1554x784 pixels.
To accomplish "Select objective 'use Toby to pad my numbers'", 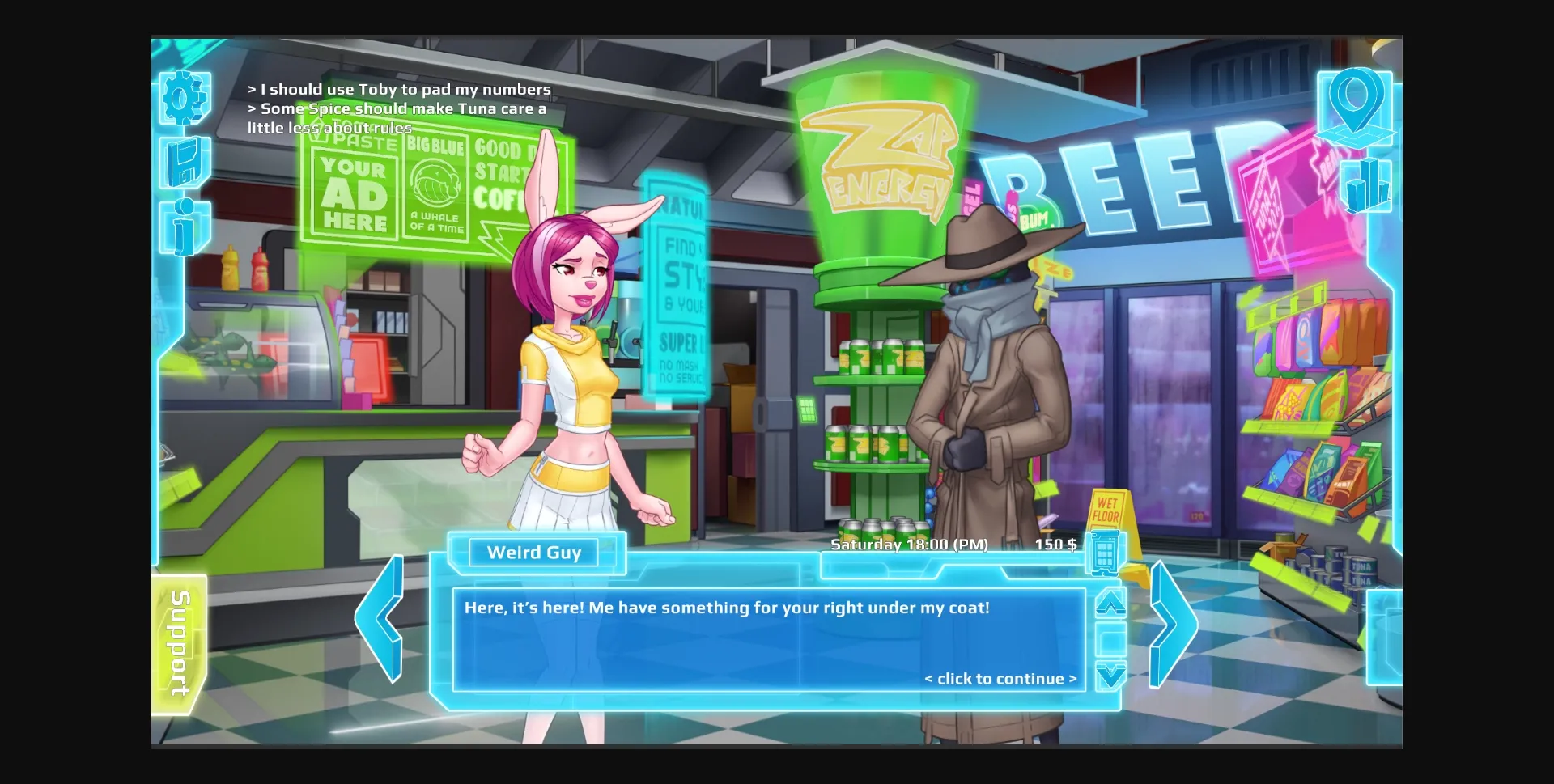I will coord(398,90).
